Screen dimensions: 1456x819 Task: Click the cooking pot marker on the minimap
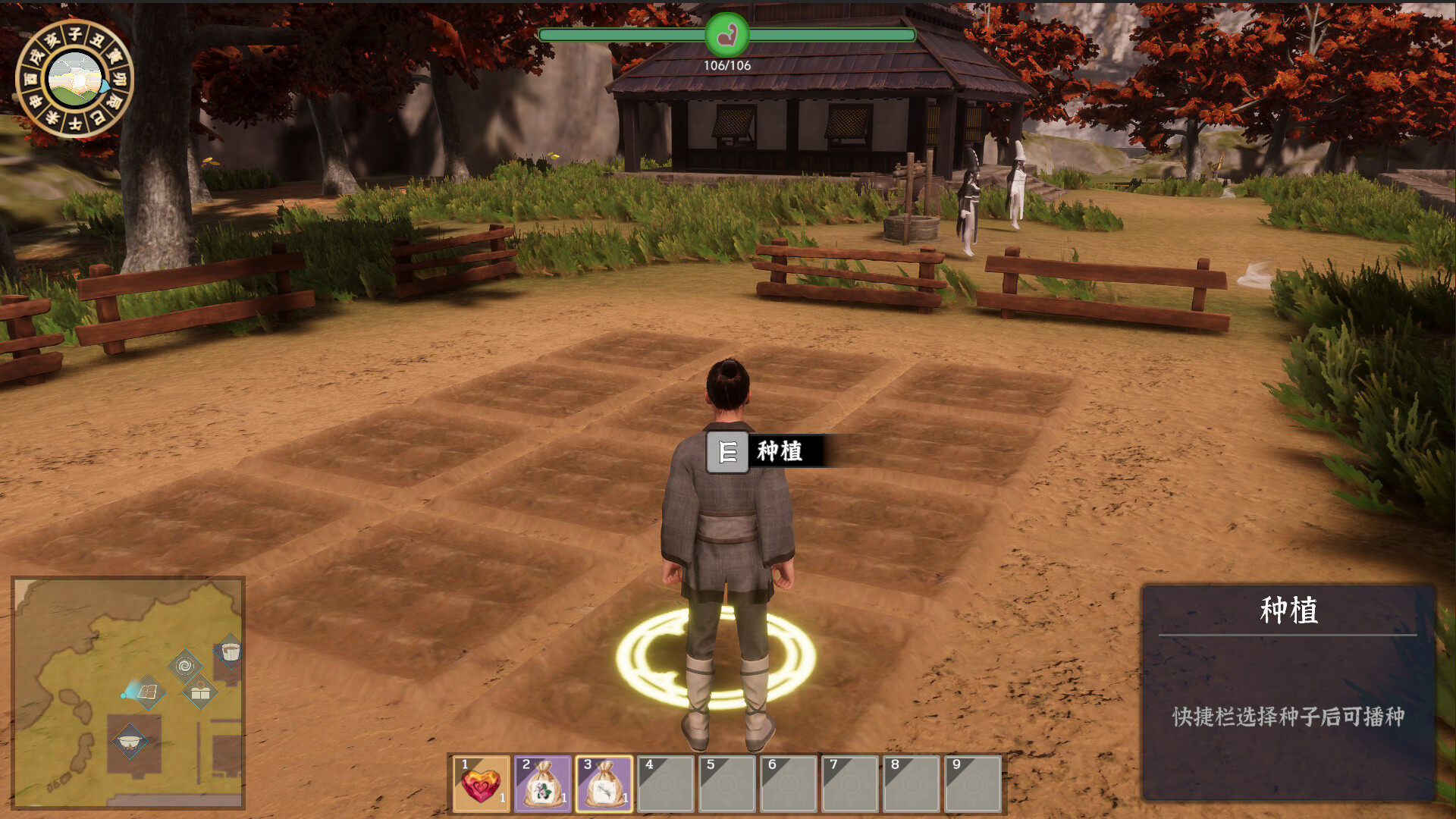[x=130, y=741]
